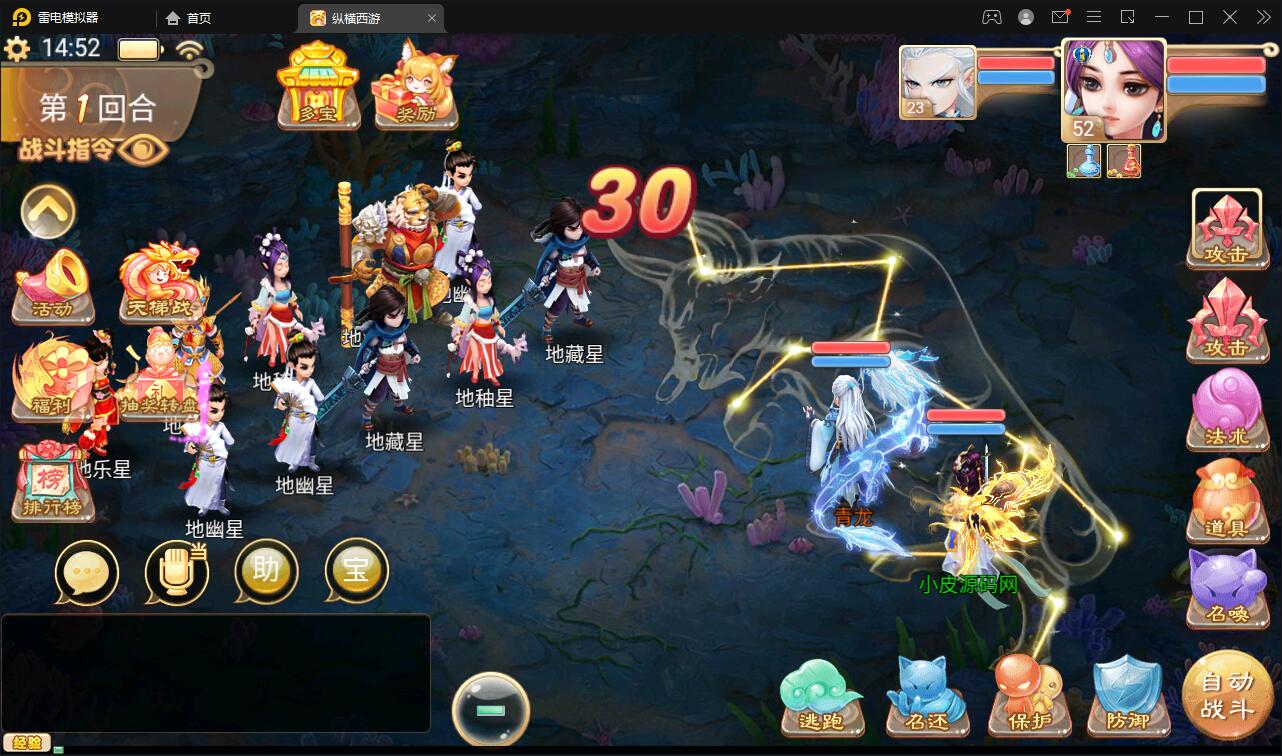This screenshot has height=756, width=1282.
Task: Select the 宝 chat channel tab
Action: [355, 572]
